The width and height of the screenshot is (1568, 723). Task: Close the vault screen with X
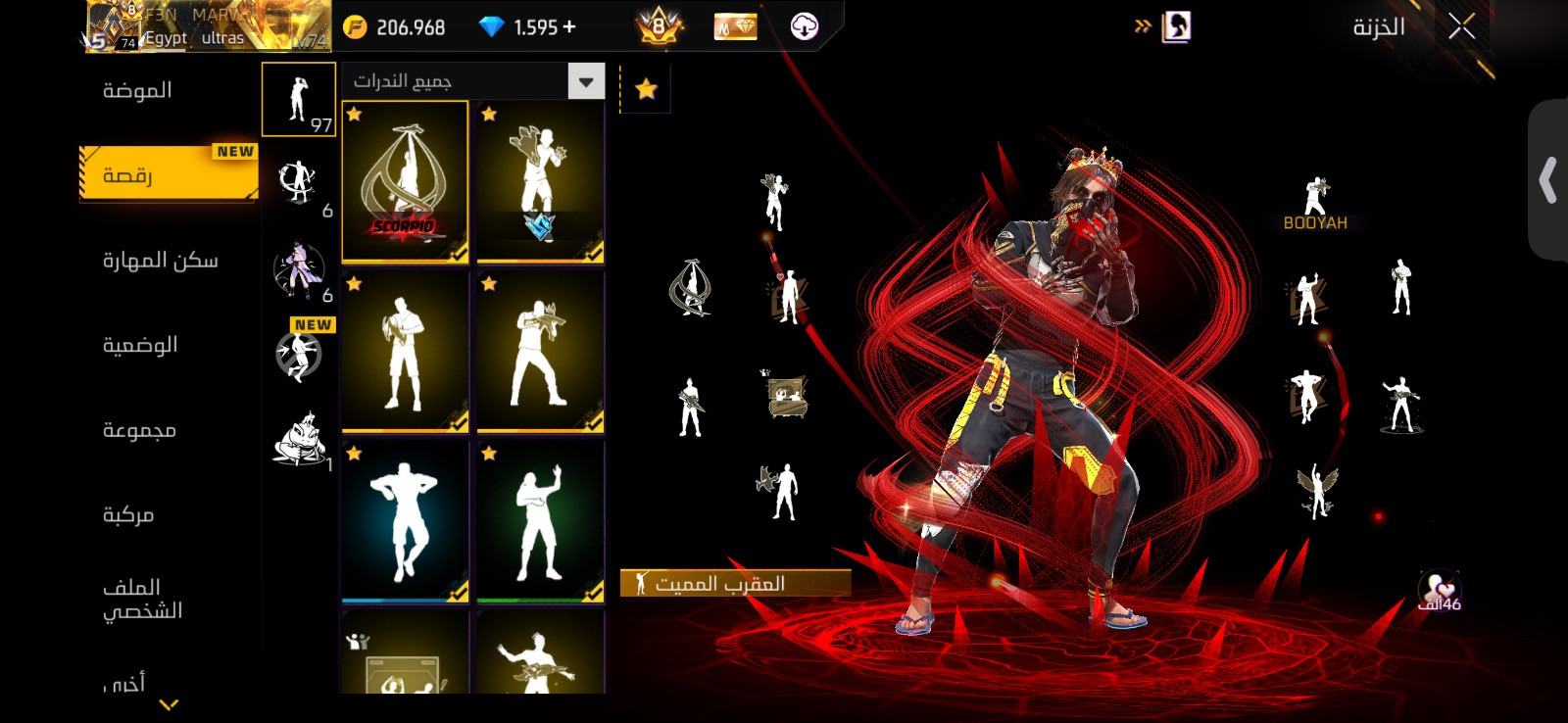click(x=1461, y=27)
